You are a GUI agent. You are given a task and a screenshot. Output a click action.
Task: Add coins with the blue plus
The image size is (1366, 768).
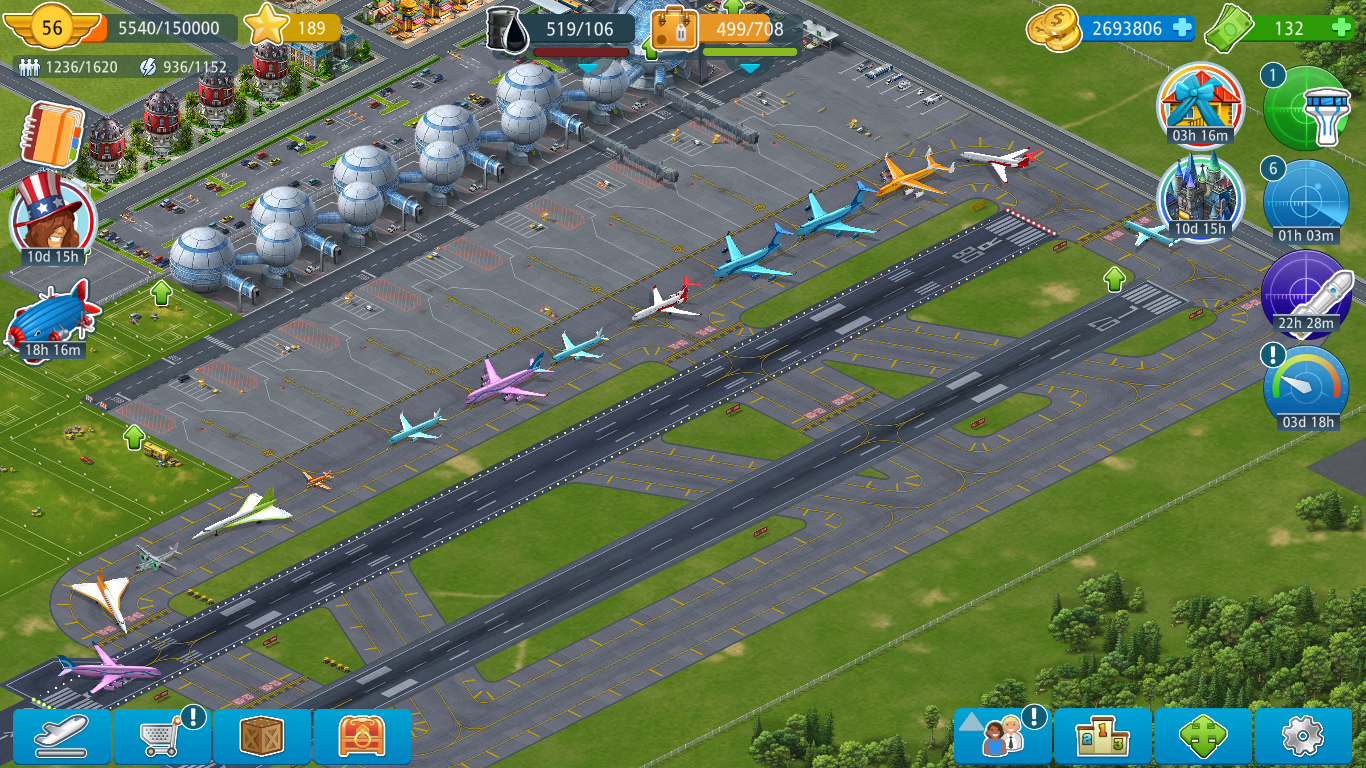[1182, 28]
